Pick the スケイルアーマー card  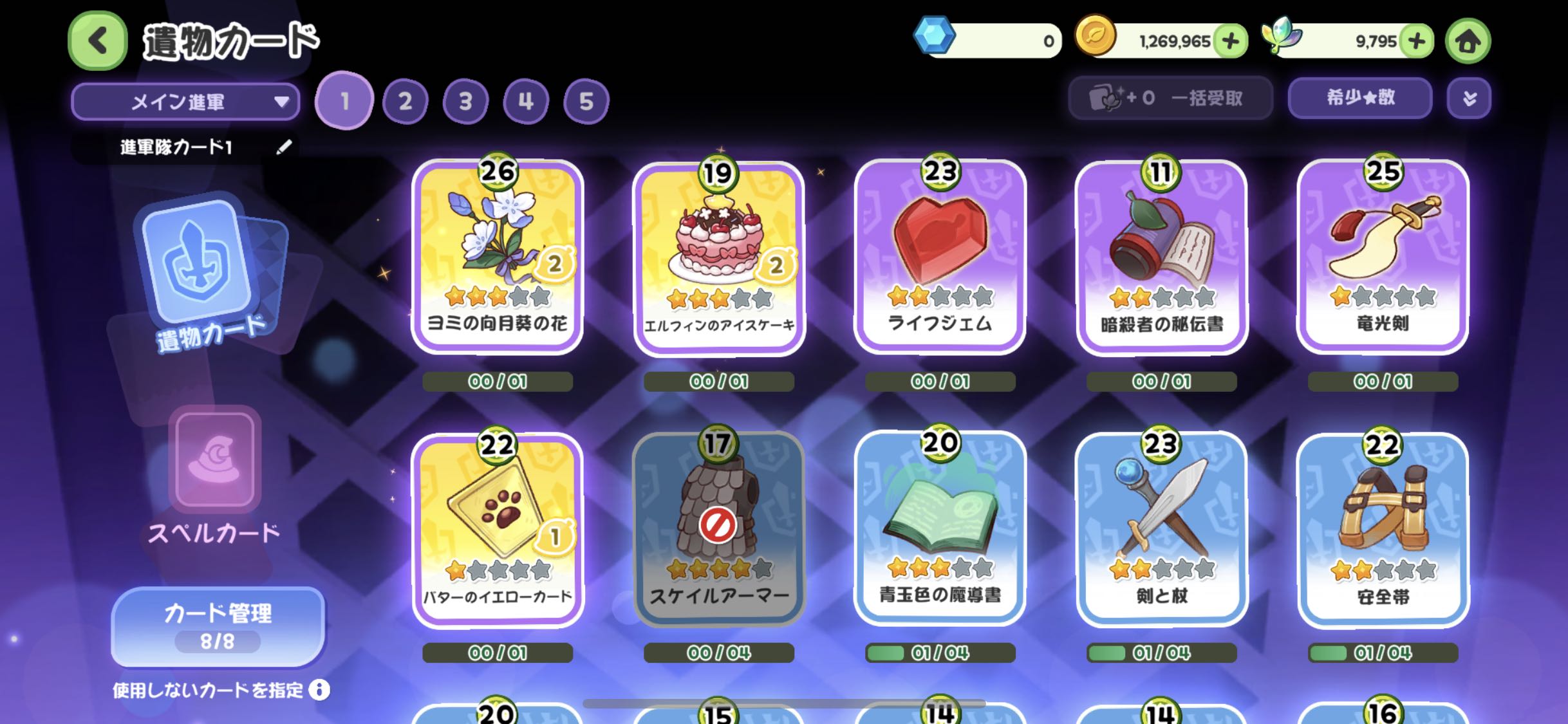[719, 529]
